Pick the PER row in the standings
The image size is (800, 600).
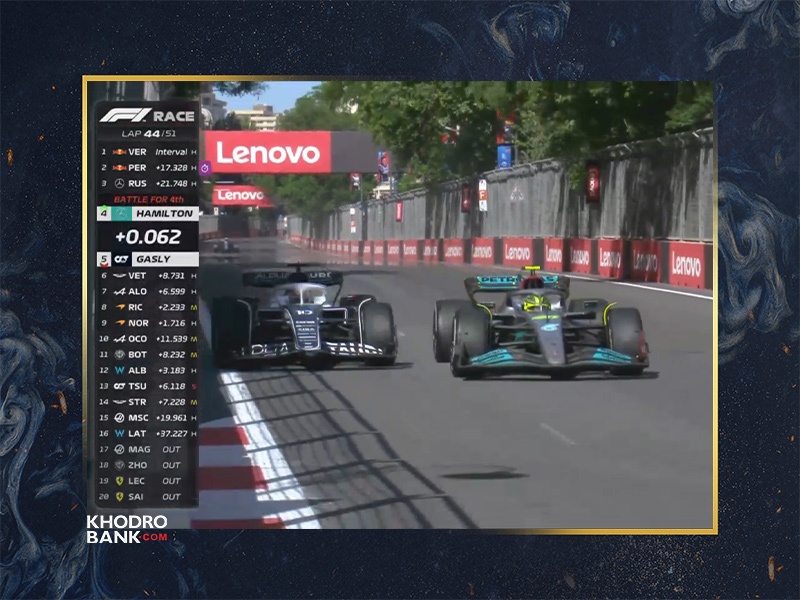click(x=148, y=168)
